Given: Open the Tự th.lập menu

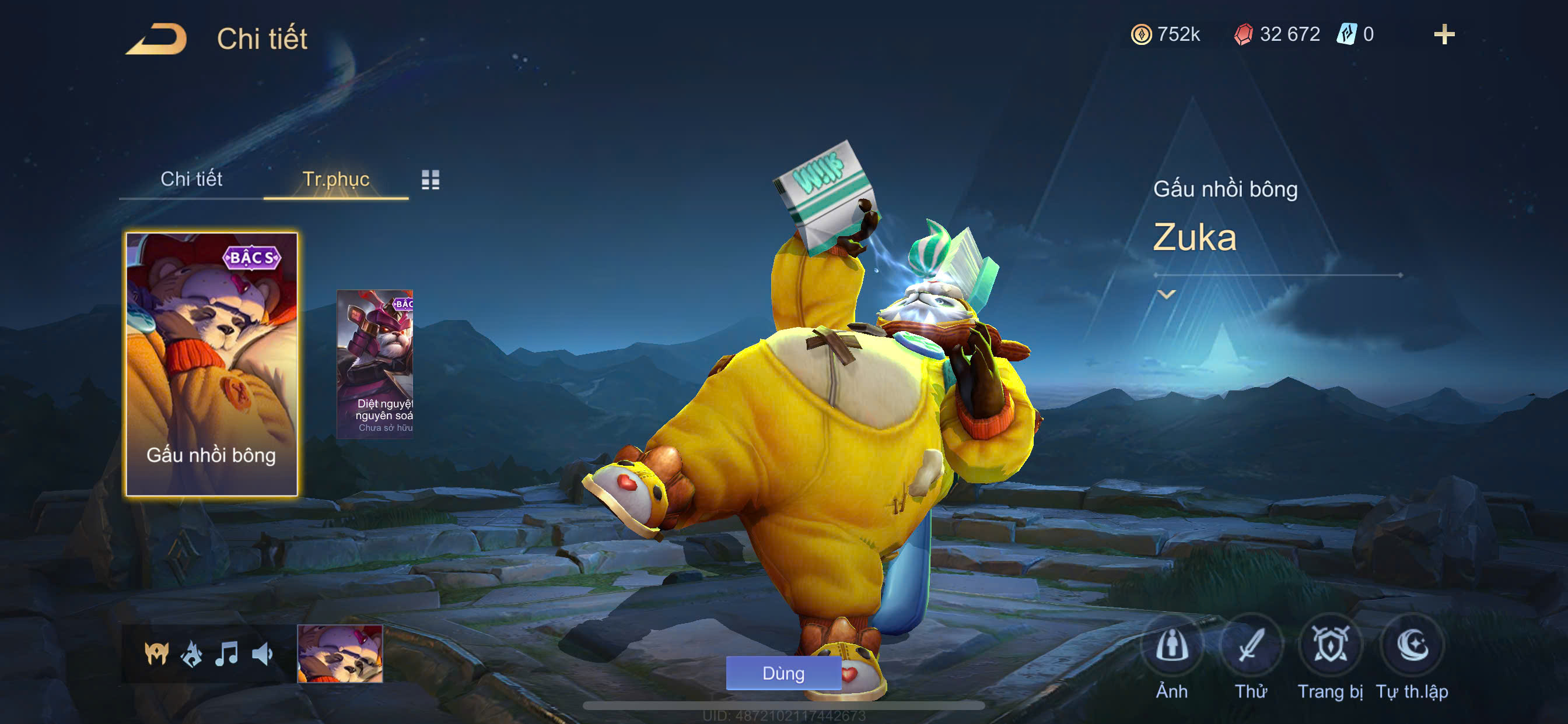Looking at the screenshot, I should point(1412,646).
